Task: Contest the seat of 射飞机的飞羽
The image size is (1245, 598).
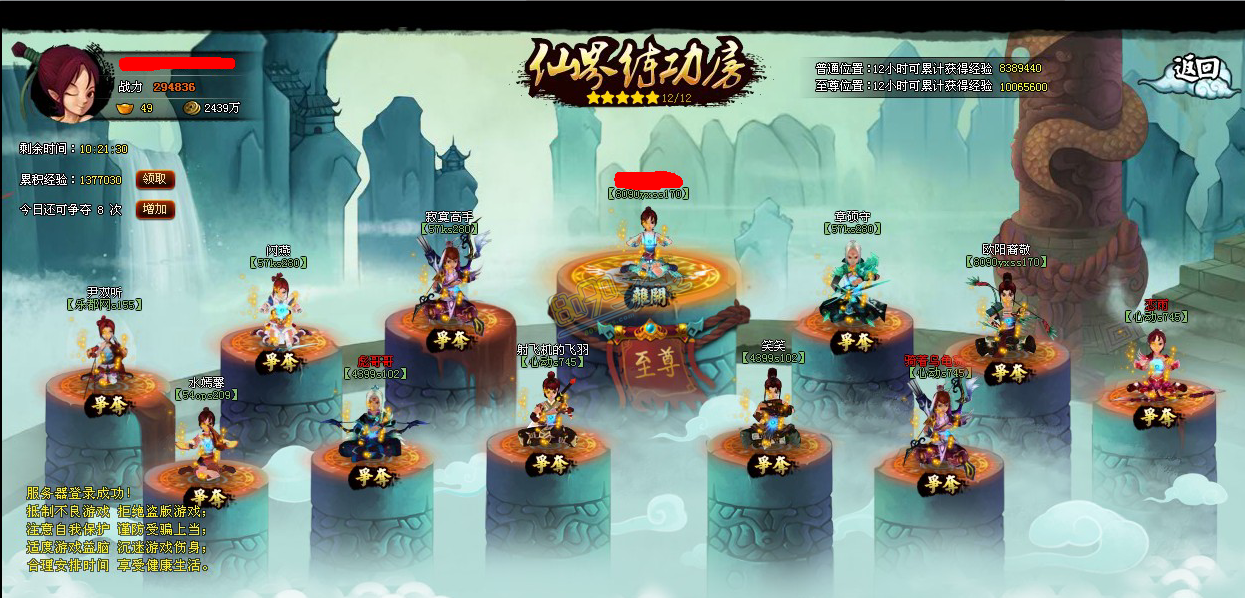Action: coord(549,464)
